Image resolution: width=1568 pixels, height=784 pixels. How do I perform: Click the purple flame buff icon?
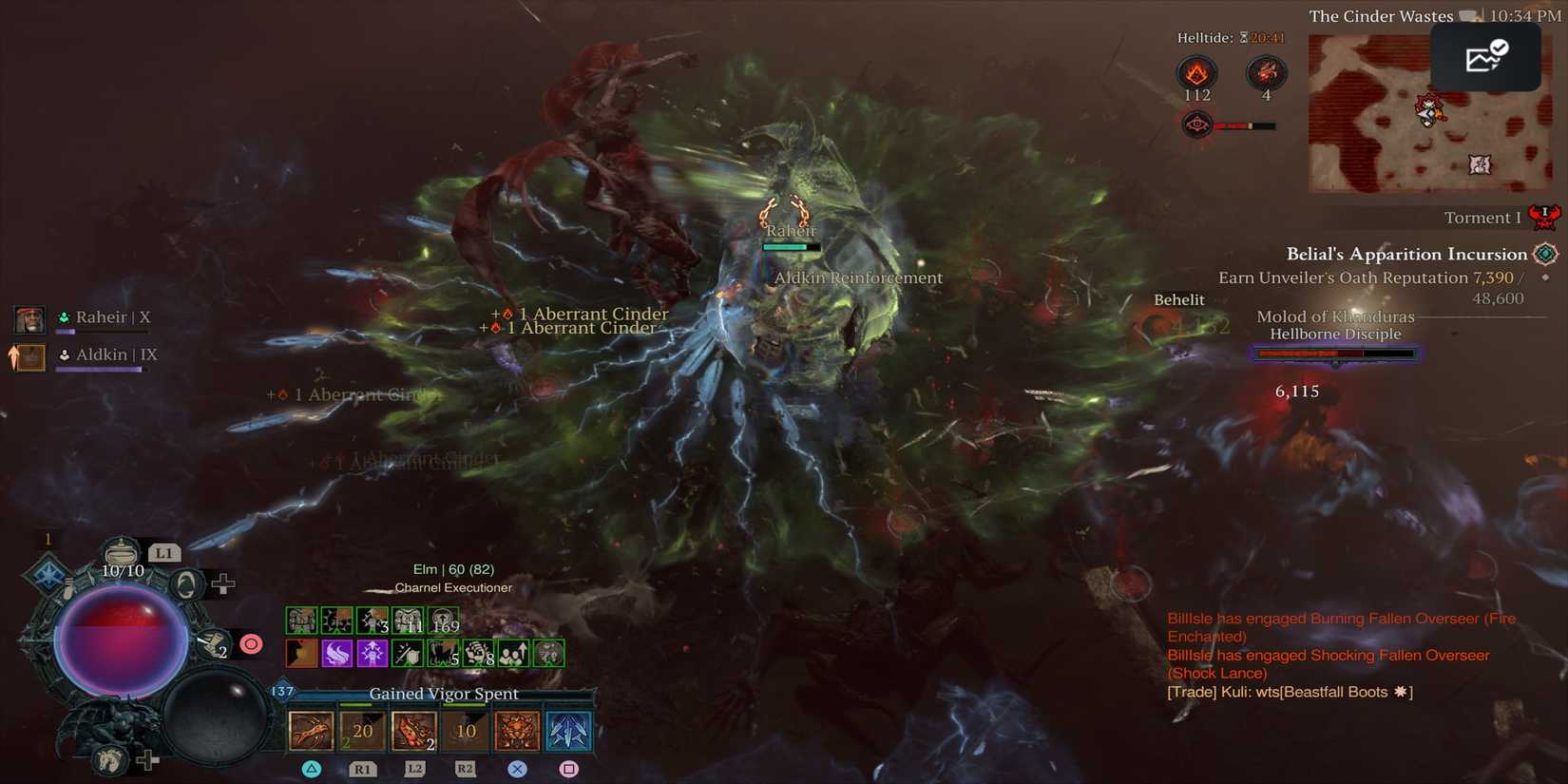(335, 653)
